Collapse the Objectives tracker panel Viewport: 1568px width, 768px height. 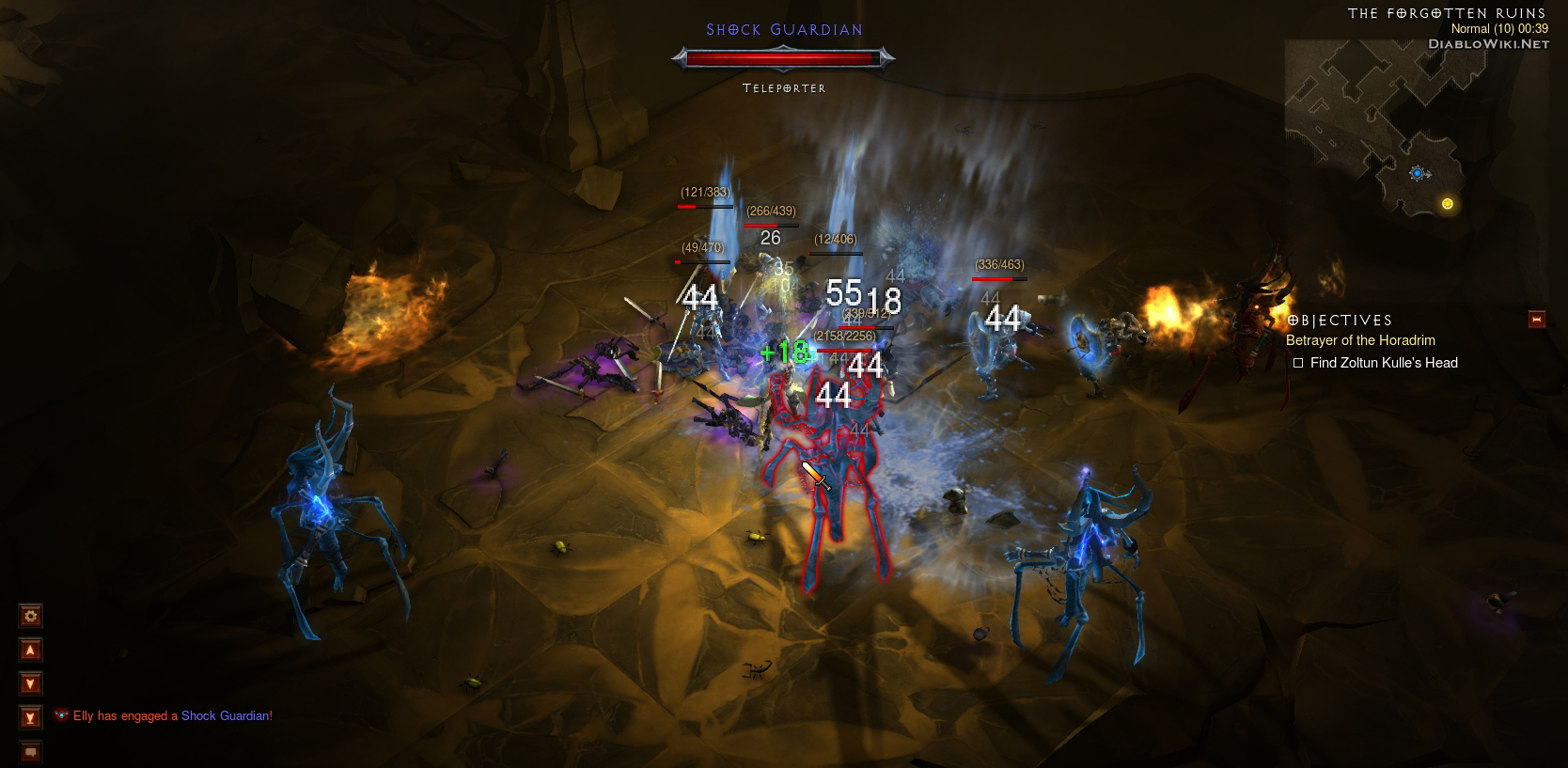pos(1537,320)
